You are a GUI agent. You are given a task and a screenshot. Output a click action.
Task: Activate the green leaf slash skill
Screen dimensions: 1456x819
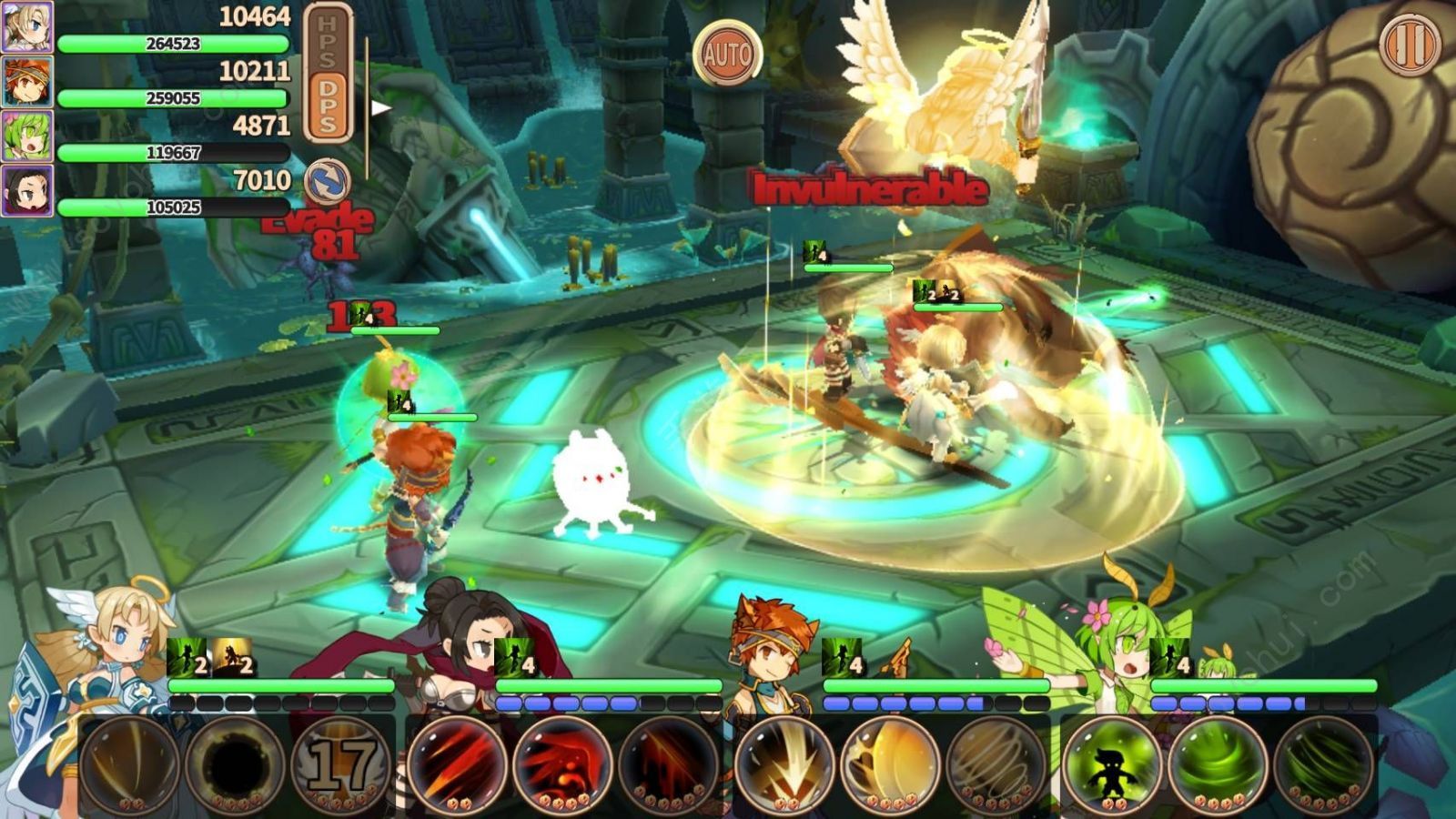[1321, 764]
